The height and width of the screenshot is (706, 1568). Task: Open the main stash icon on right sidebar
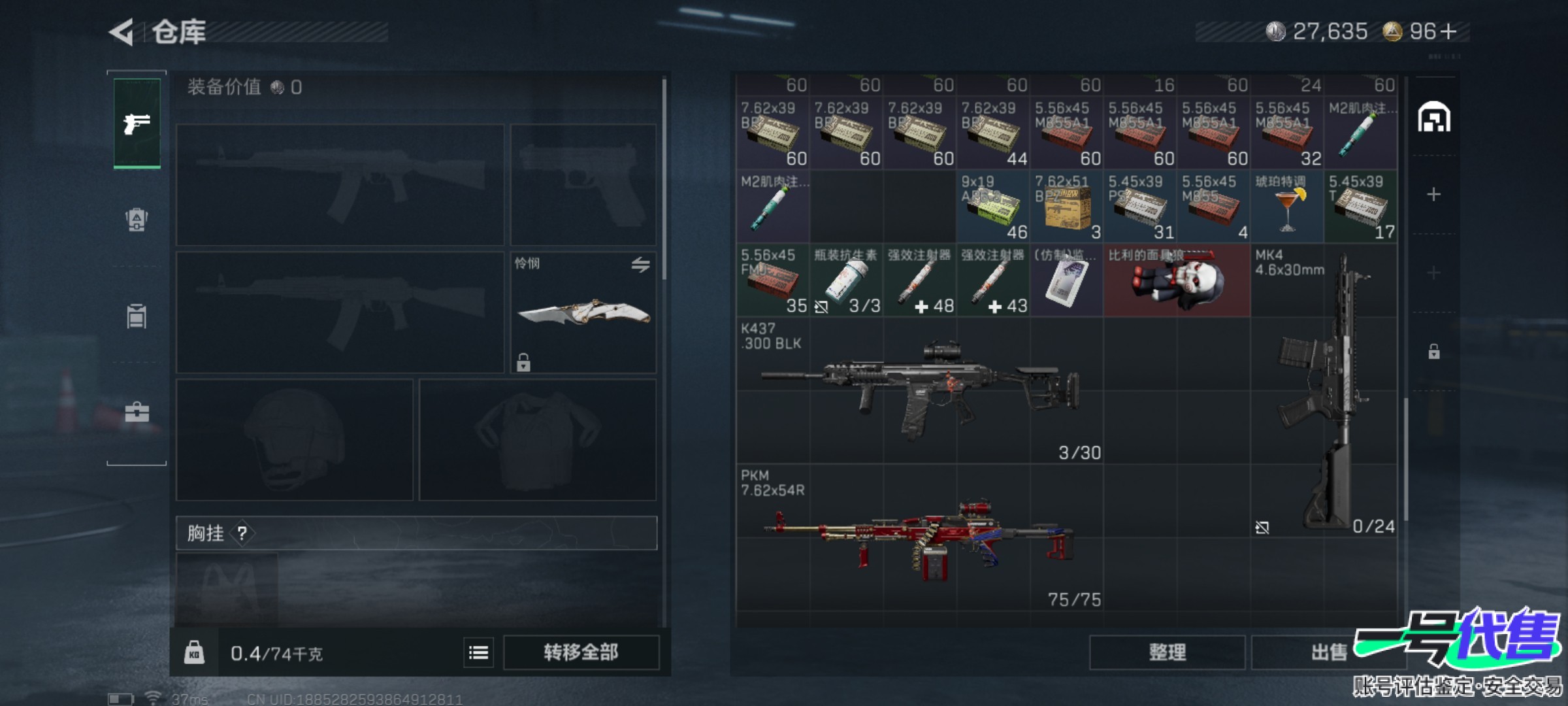[1433, 118]
